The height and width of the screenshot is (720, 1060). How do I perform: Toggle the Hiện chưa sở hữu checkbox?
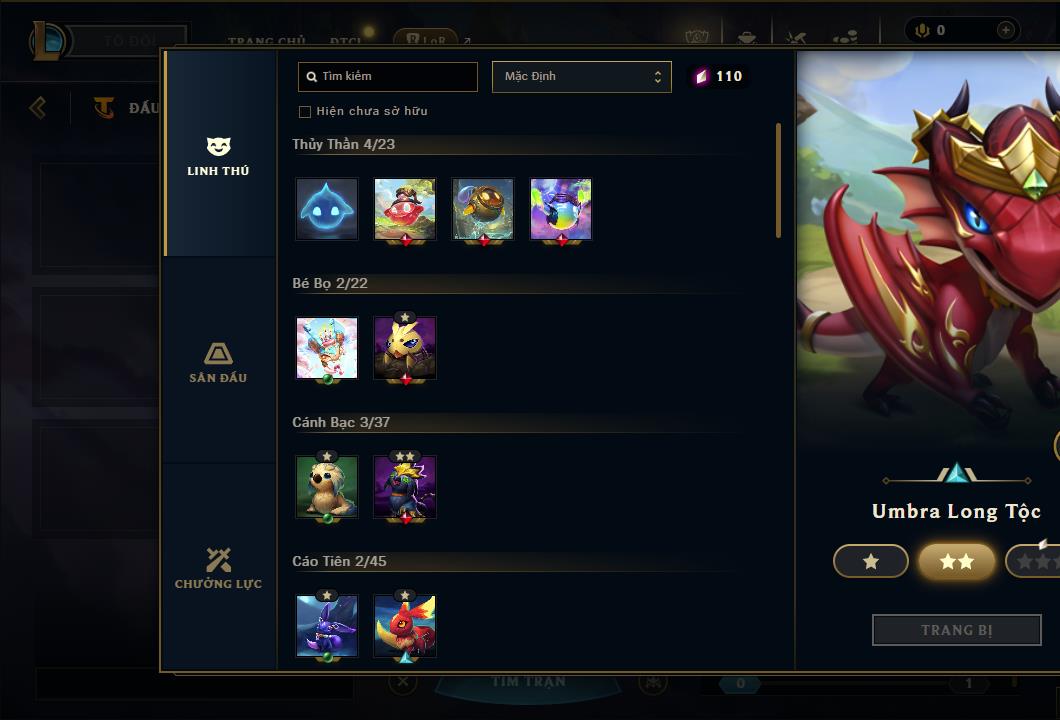[x=305, y=111]
